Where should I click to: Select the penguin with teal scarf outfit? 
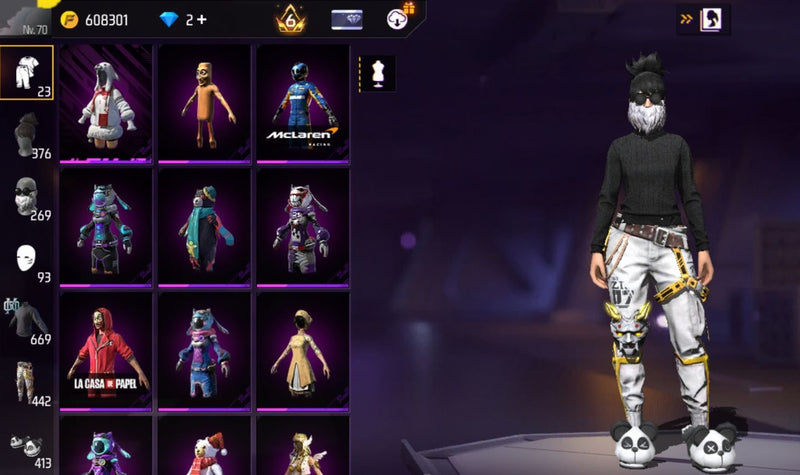coord(204,226)
